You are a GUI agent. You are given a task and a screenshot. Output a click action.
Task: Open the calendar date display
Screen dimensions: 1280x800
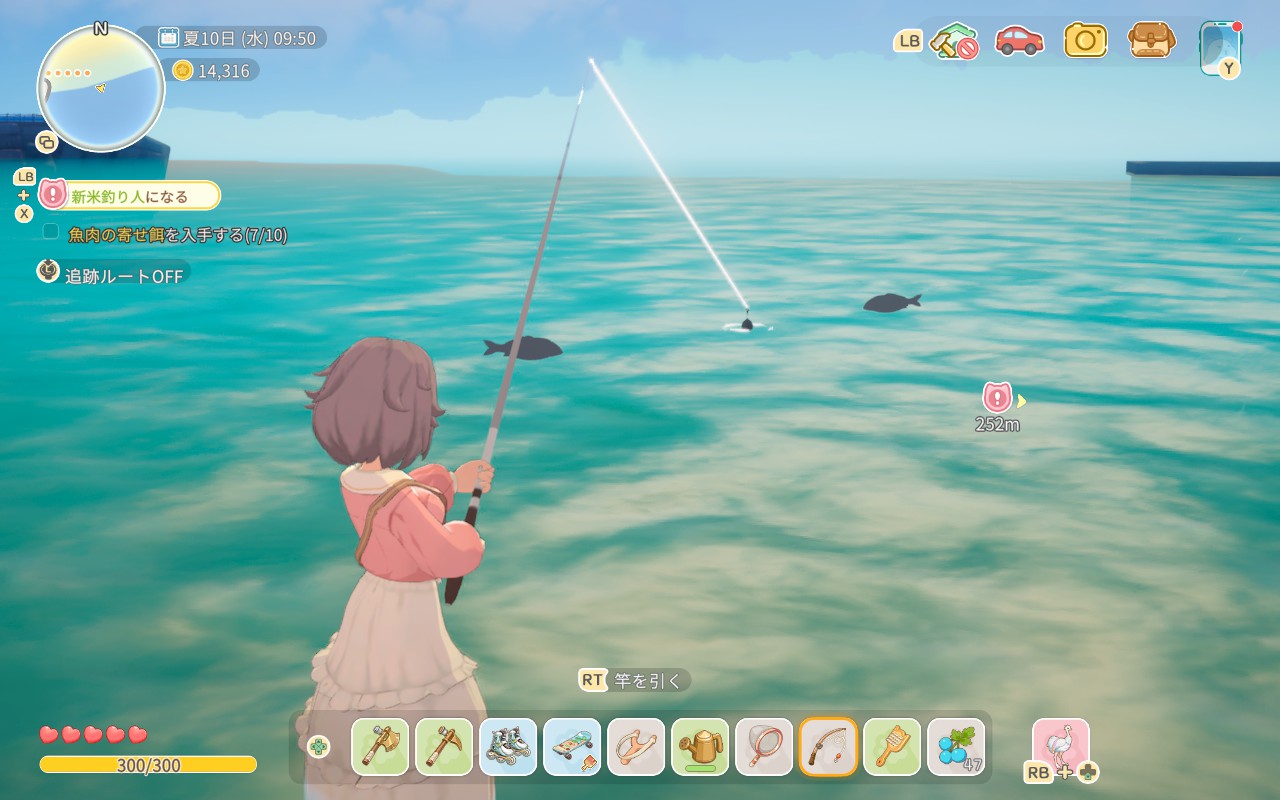[238, 39]
